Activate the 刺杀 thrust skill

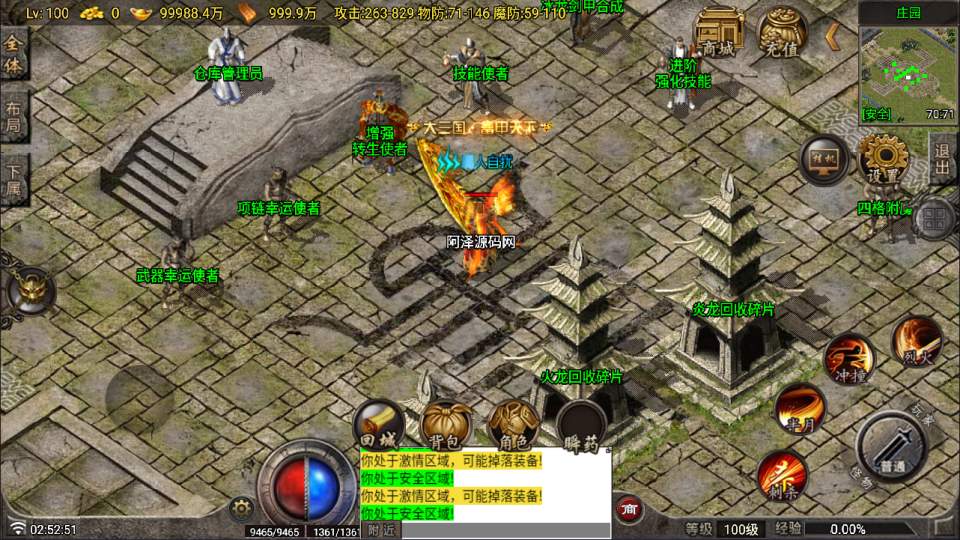782,474
